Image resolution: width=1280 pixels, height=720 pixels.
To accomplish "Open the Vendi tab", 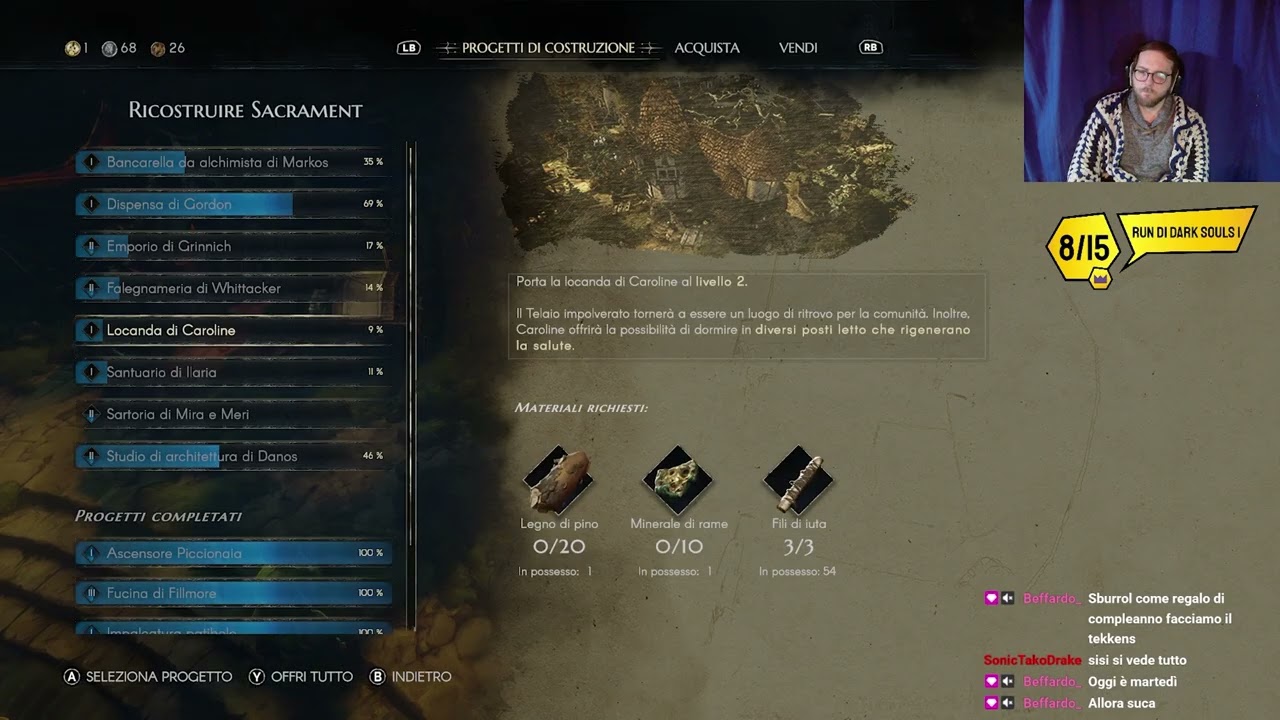I will tap(798, 48).
